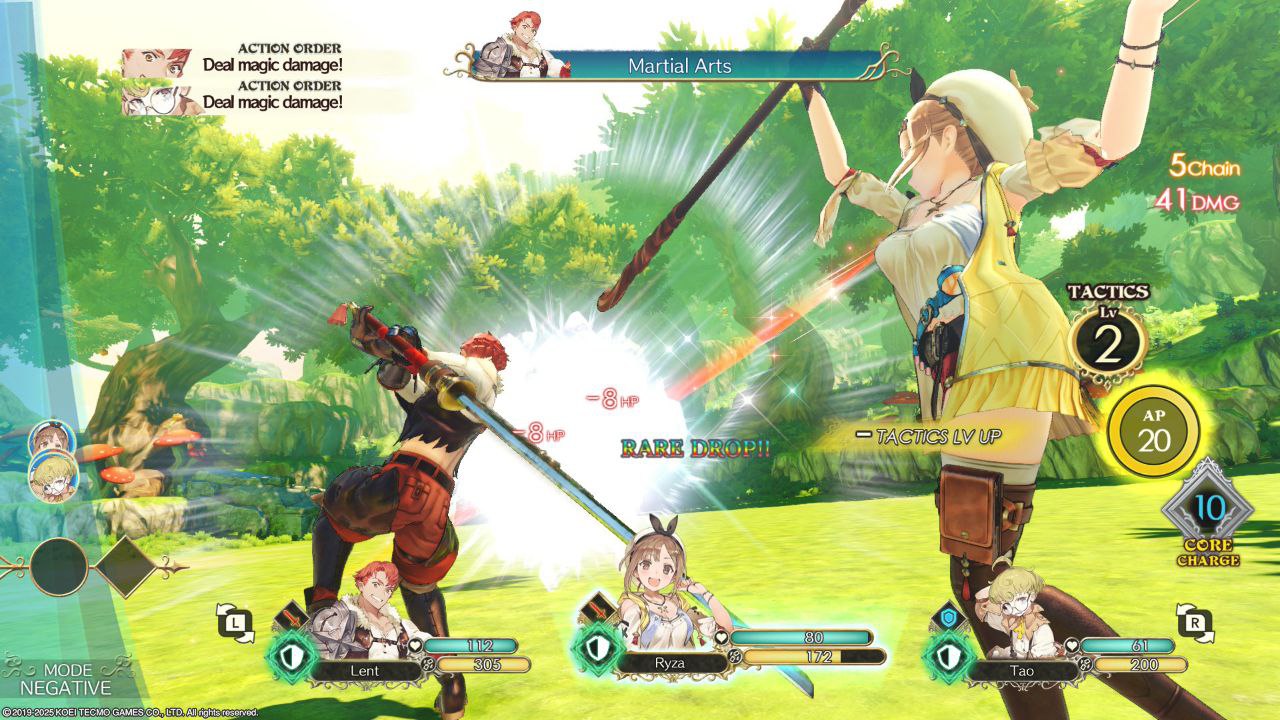1280x720 pixels.
Task: Select Tao's turn timeline portrait
Action: point(53,476)
